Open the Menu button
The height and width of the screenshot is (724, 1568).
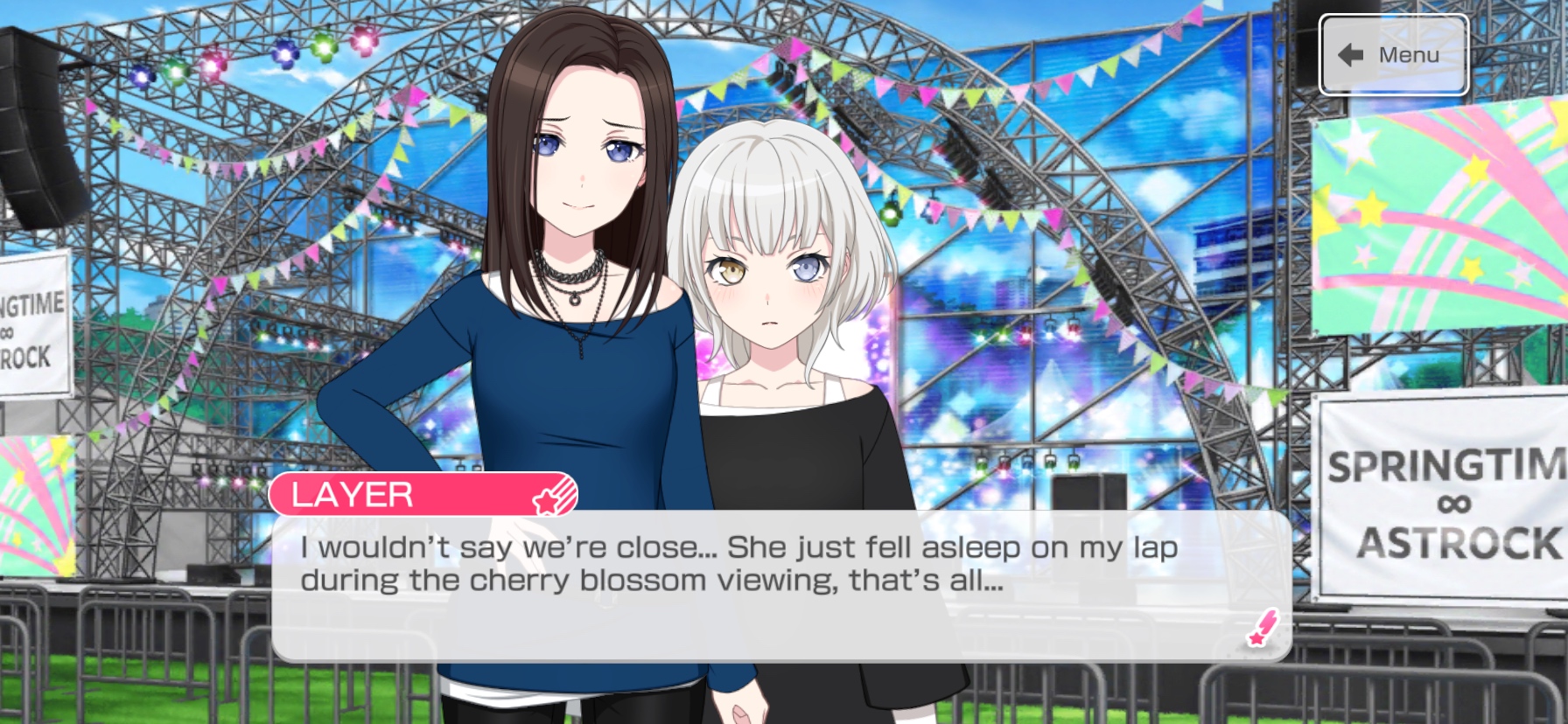(1393, 55)
